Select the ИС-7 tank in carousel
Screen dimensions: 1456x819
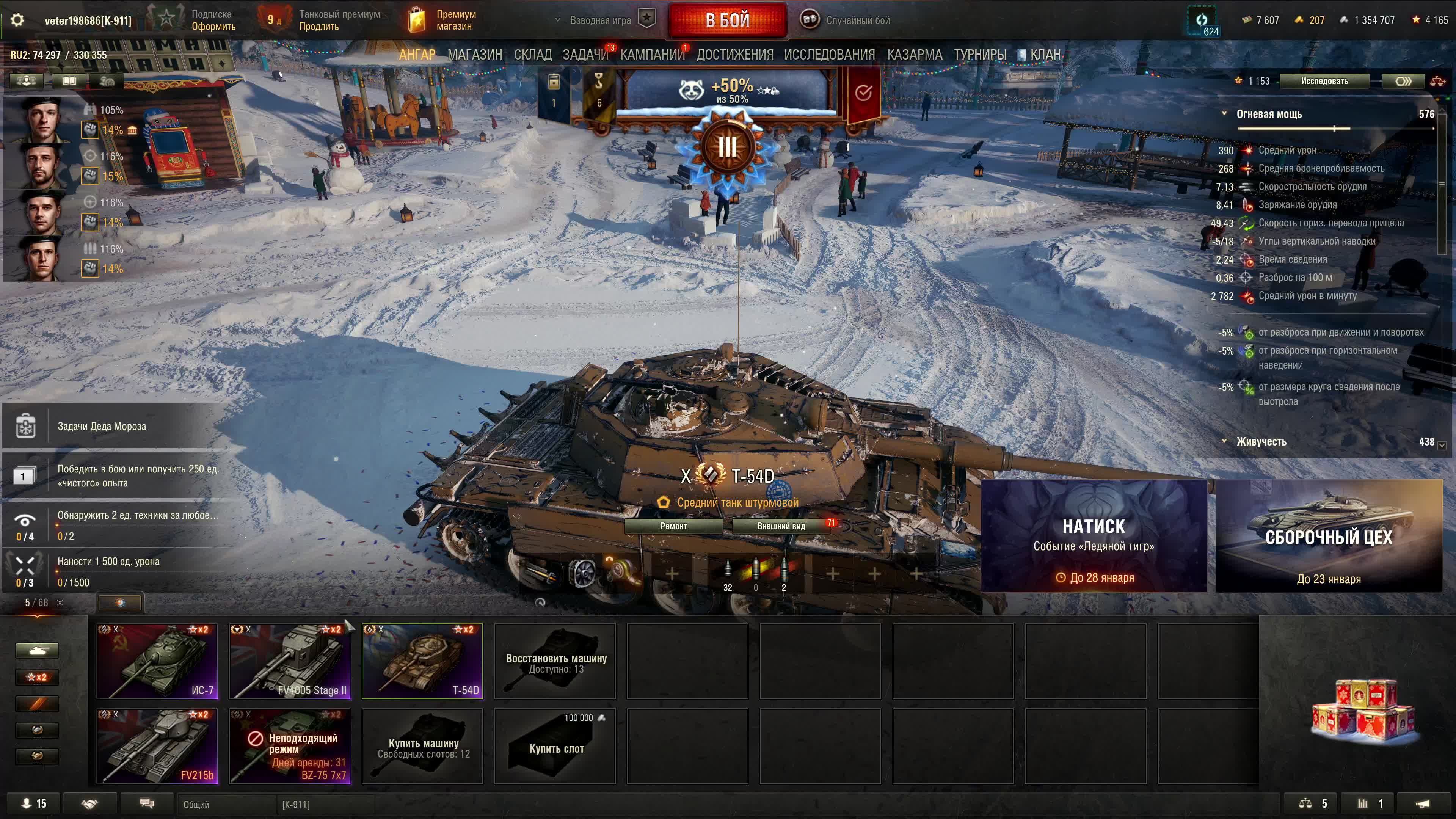157,661
